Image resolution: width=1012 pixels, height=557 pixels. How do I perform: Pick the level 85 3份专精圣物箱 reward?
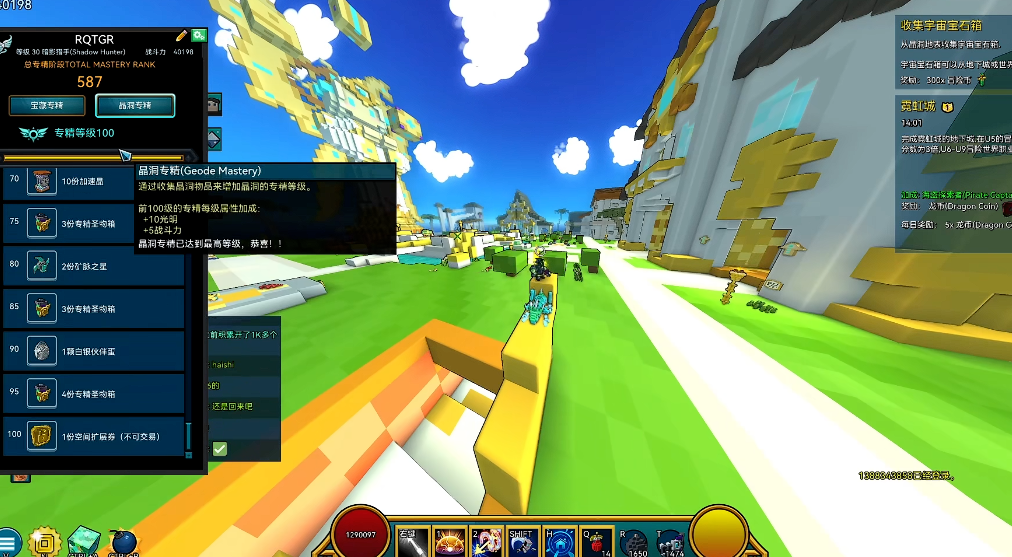[94, 309]
